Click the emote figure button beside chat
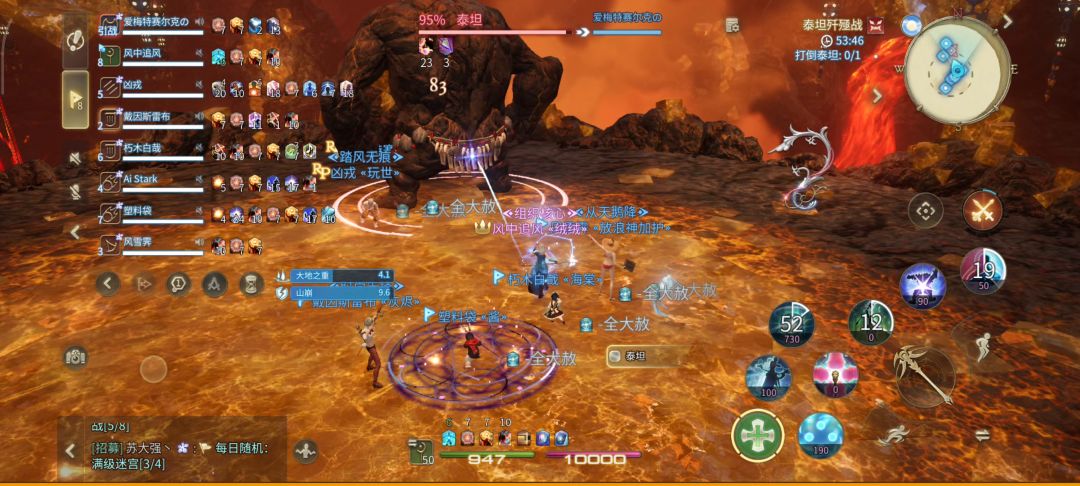This screenshot has width=1080, height=486. pos(306,451)
